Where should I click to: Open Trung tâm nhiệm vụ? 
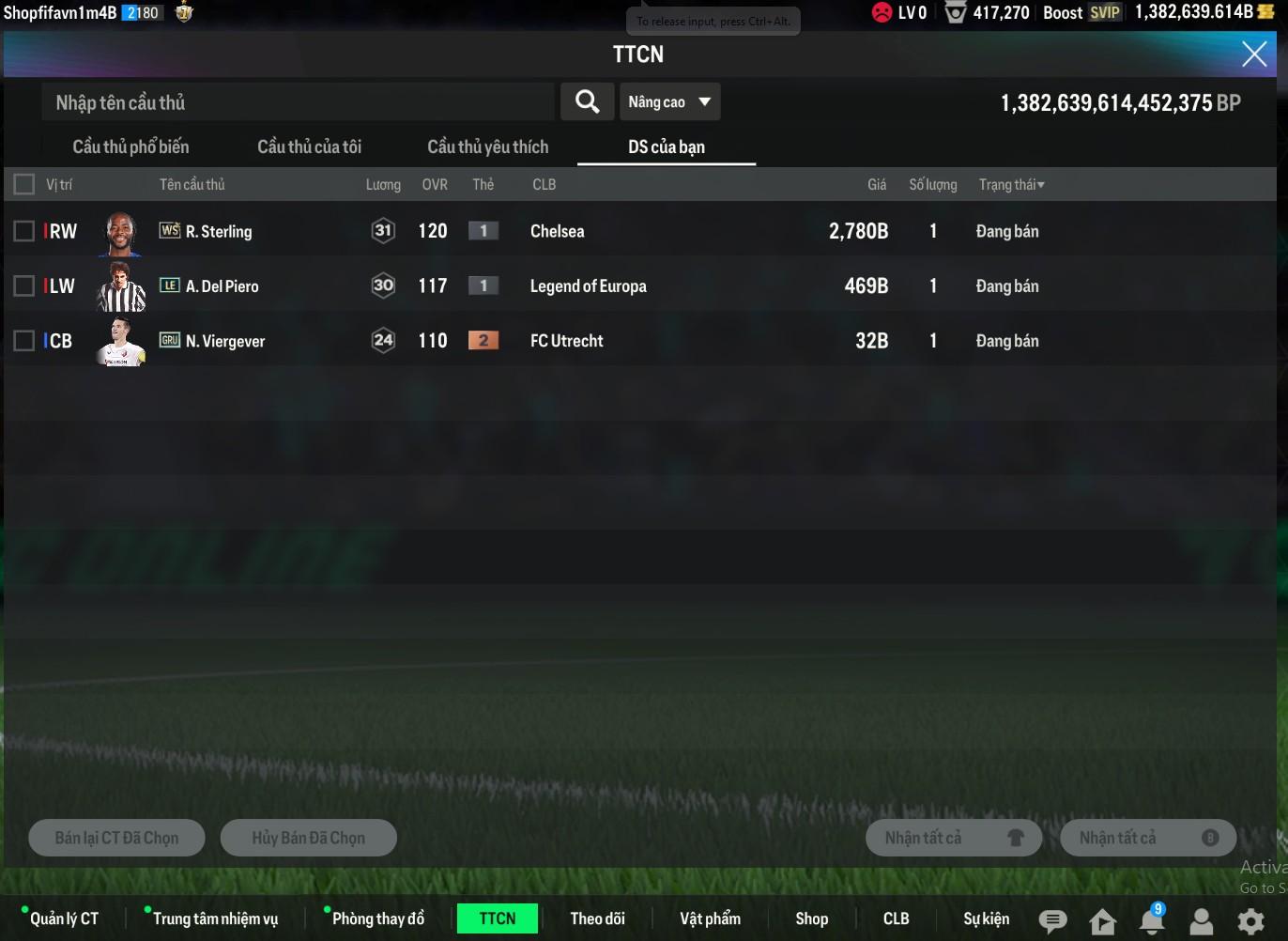click(x=215, y=918)
